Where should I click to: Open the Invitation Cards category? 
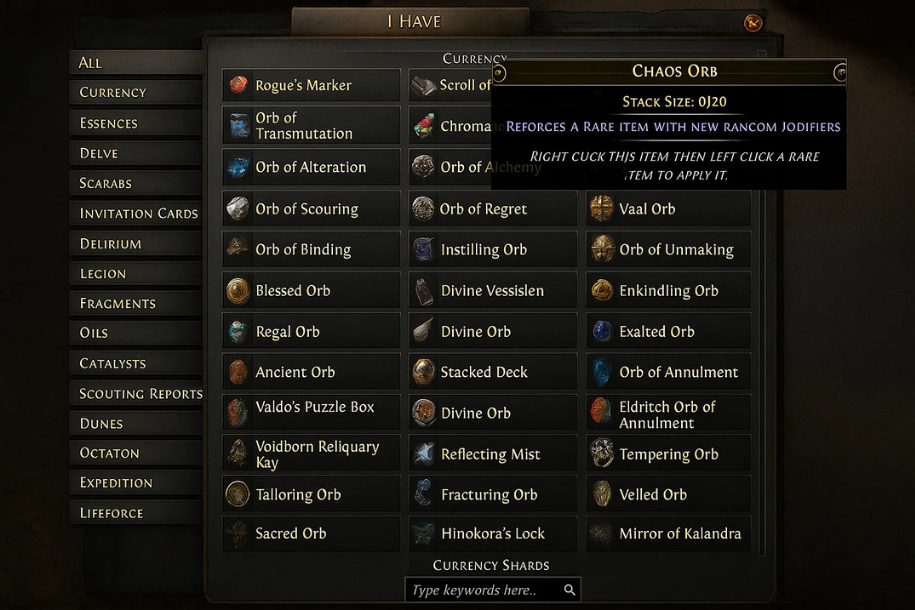pos(139,213)
